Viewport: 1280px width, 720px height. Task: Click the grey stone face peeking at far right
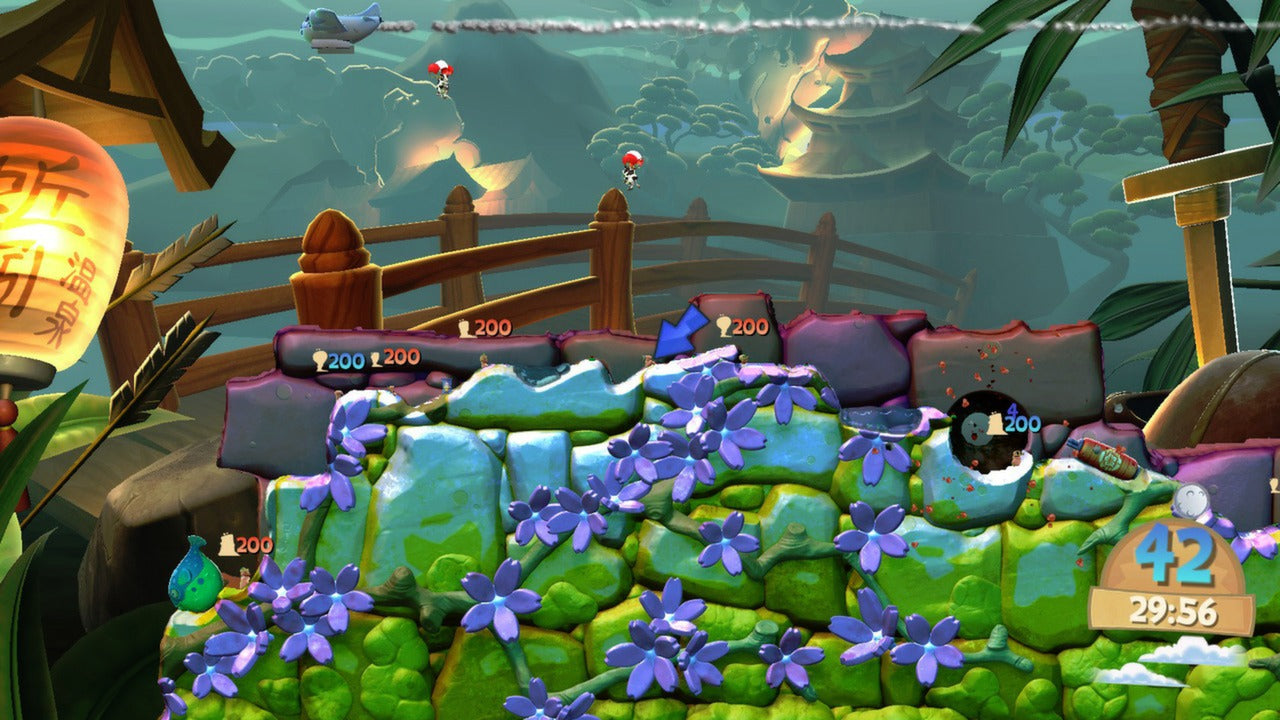1191,502
